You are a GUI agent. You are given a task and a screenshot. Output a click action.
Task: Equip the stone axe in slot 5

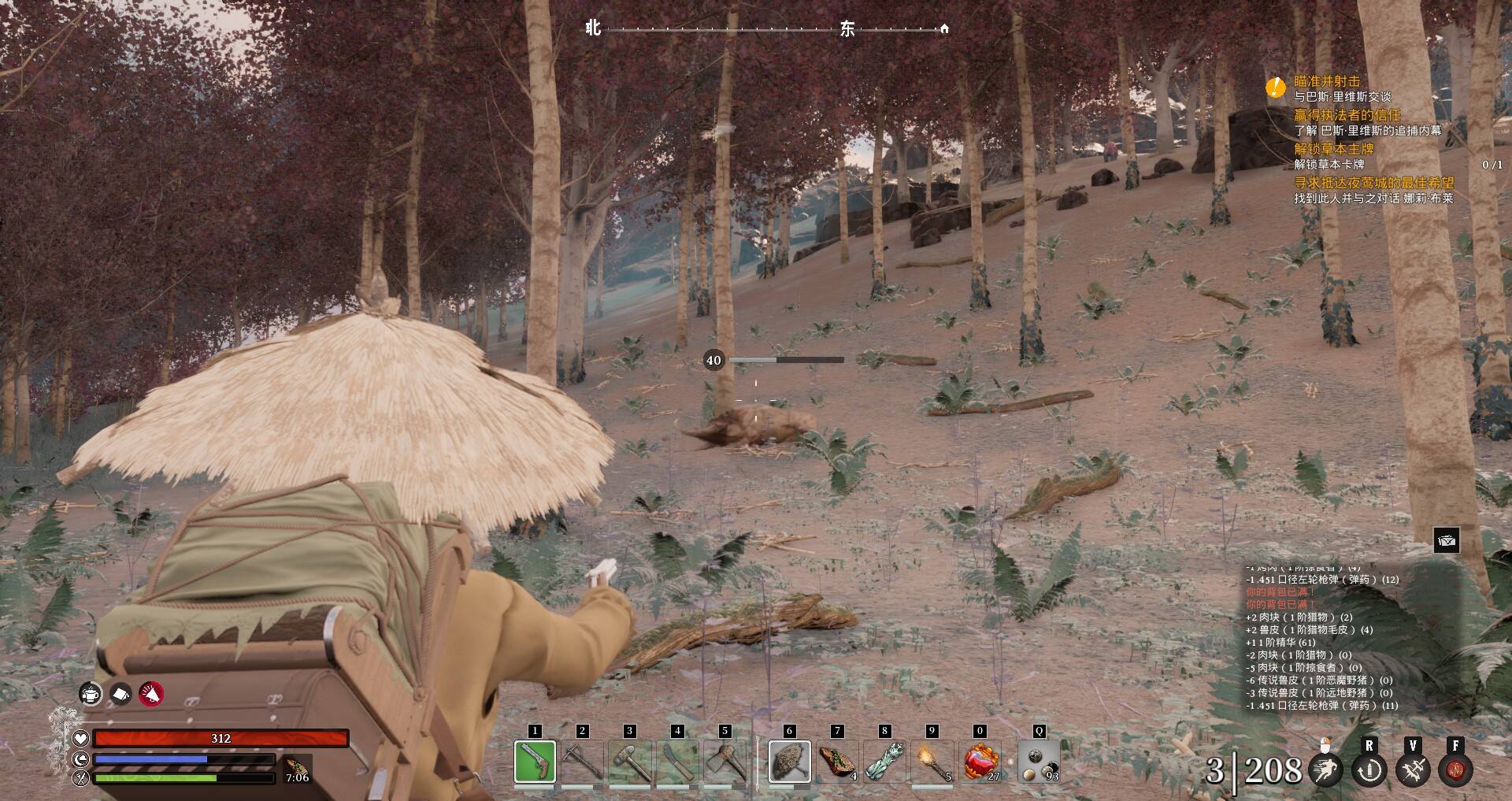coord(724,762)
